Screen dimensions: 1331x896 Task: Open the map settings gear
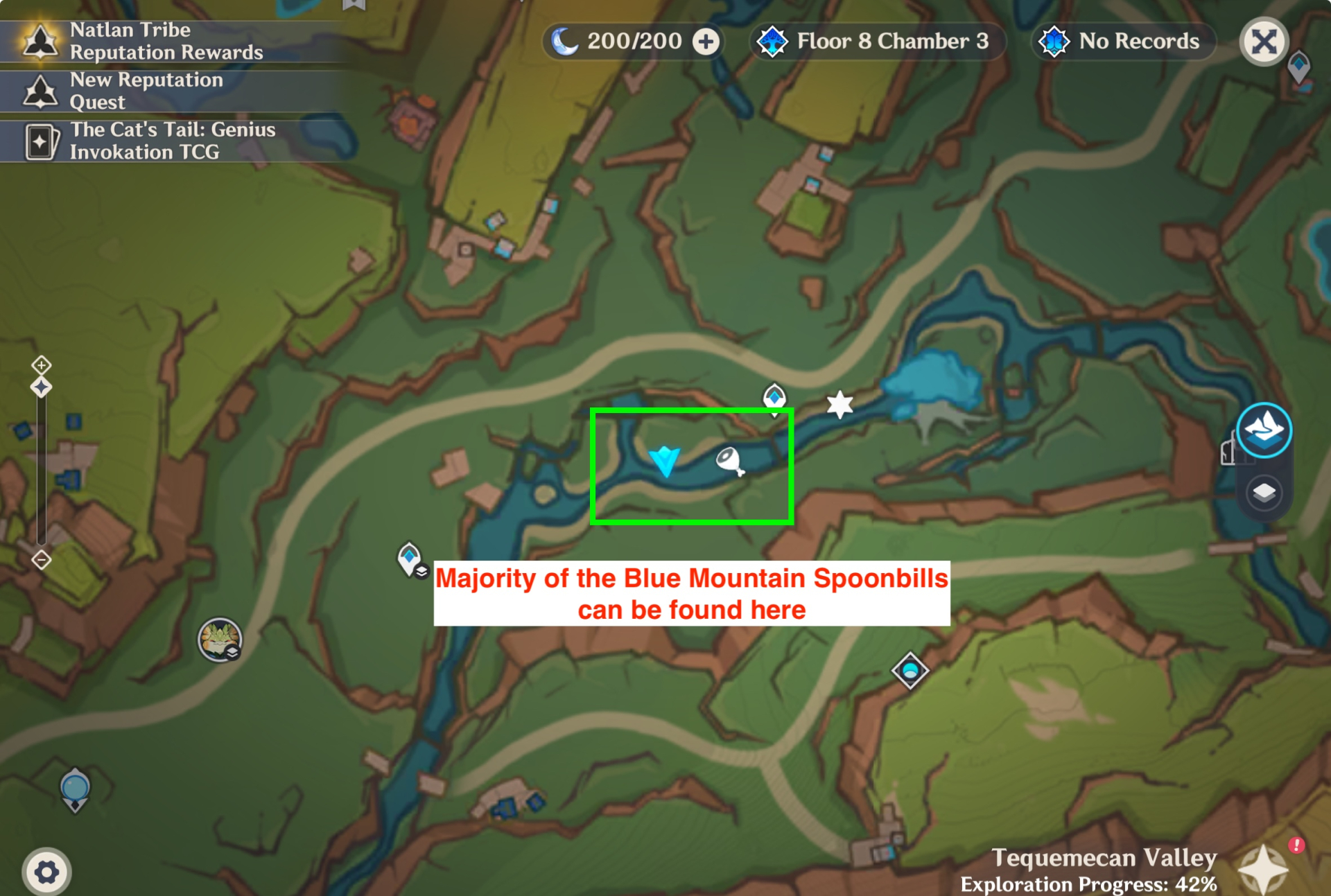pyautogui.click(x=46, y=872)
